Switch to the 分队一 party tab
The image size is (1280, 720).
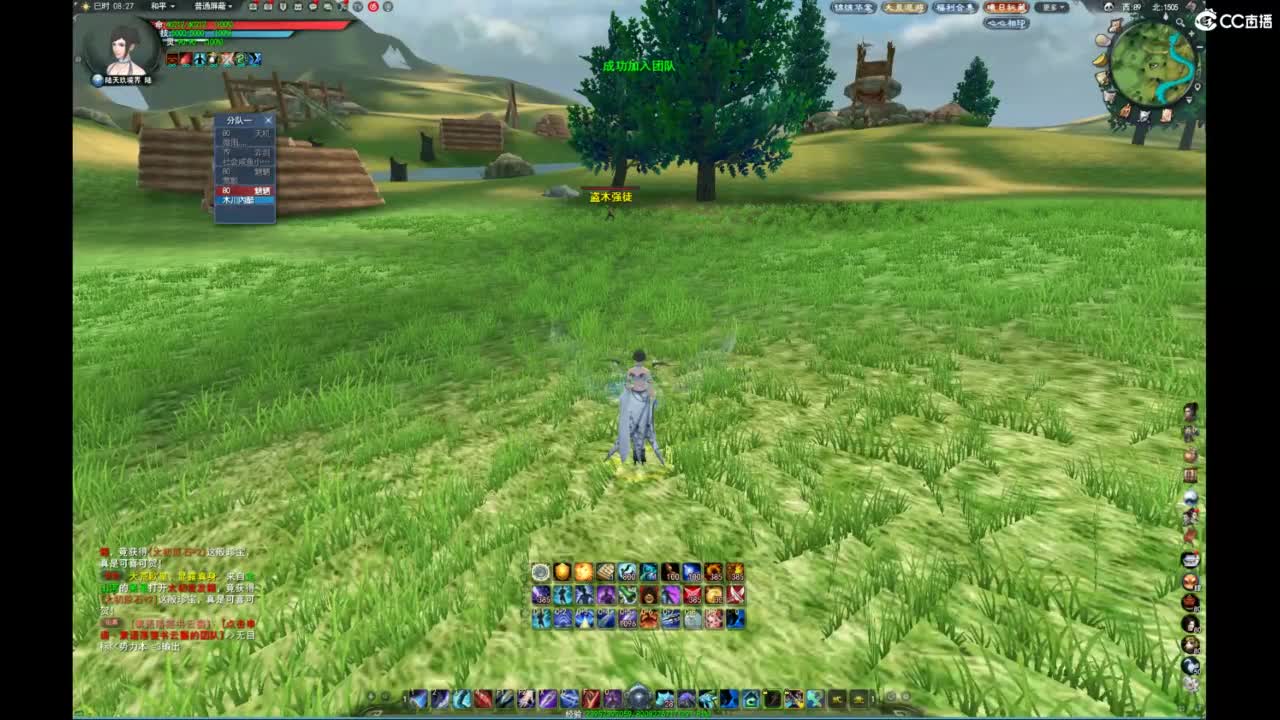pos(240,120)
